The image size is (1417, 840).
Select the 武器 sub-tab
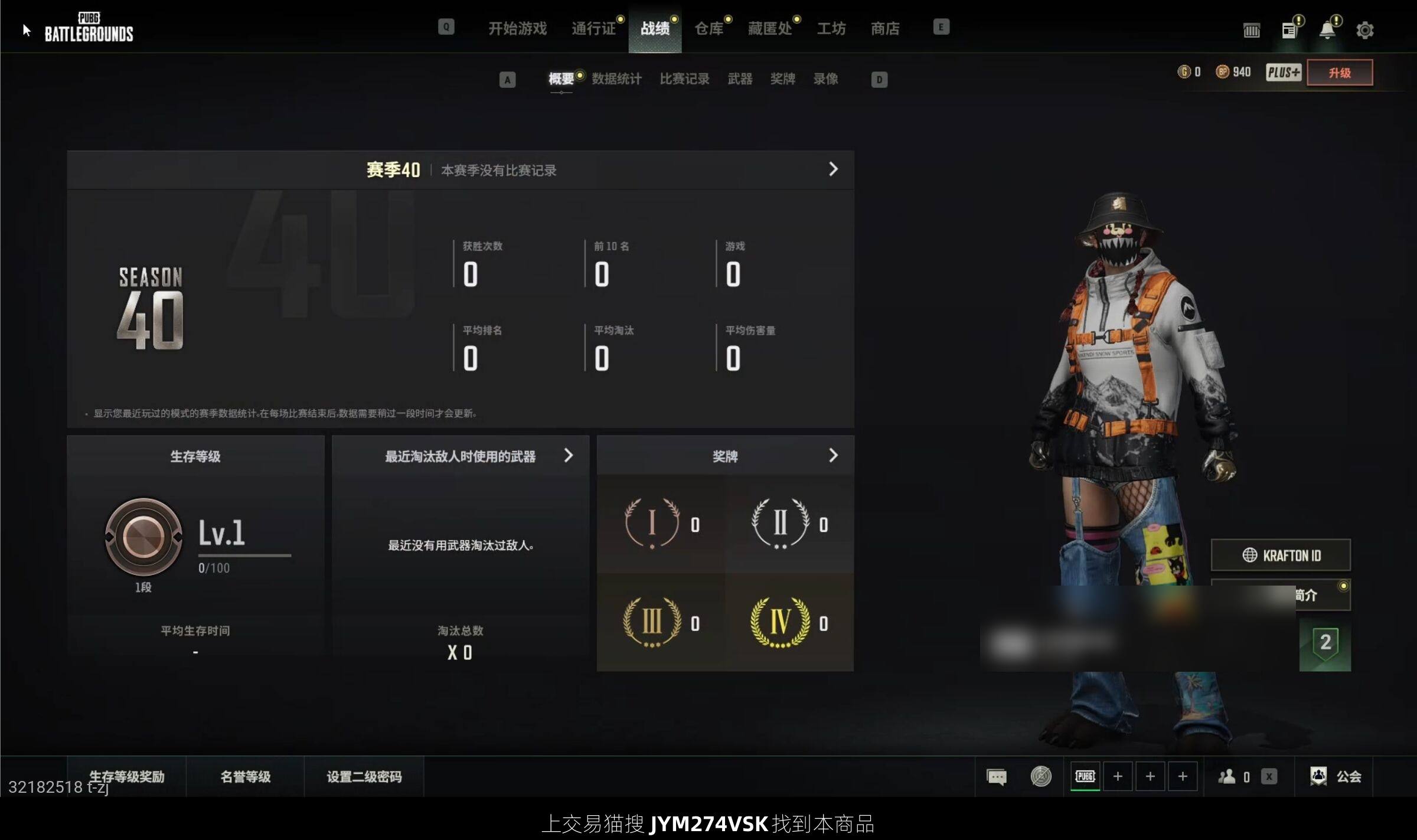[x=740, y=79]
